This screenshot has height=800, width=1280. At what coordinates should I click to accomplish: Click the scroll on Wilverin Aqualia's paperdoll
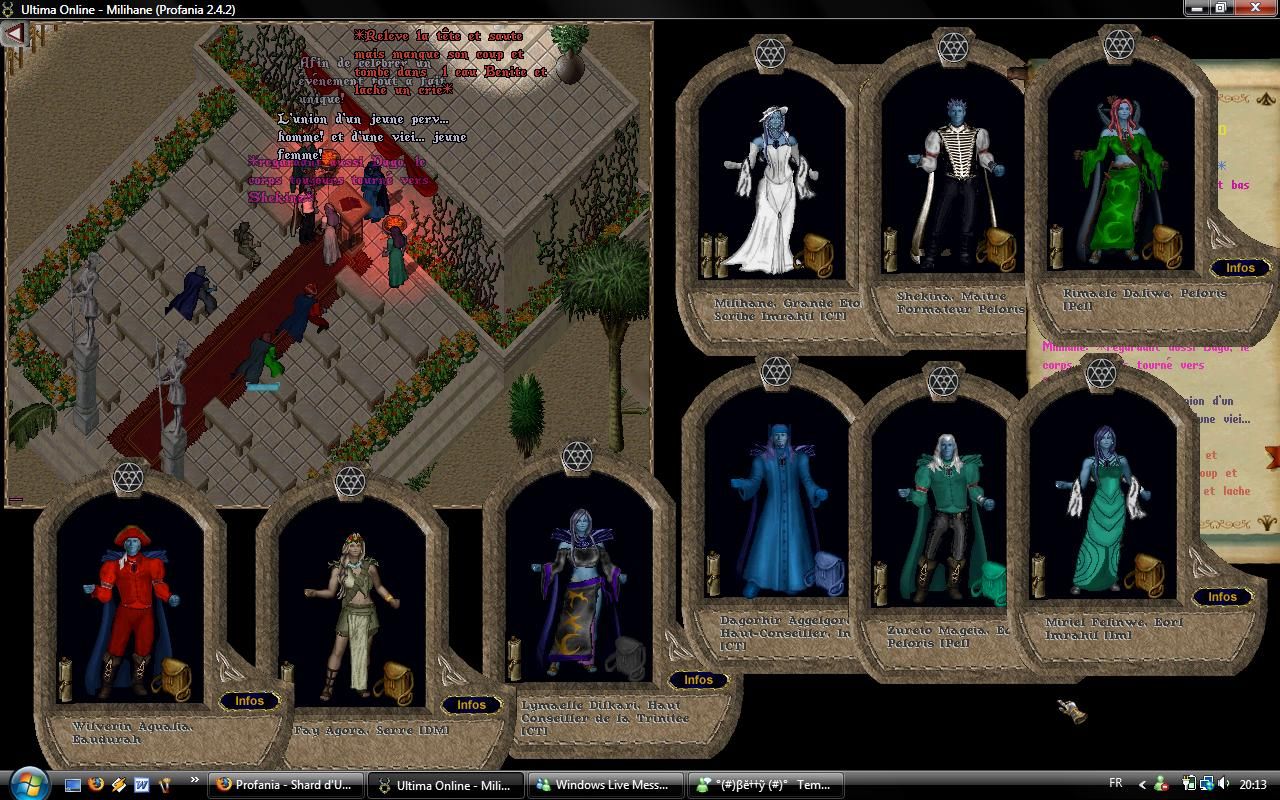pos(66,680)
